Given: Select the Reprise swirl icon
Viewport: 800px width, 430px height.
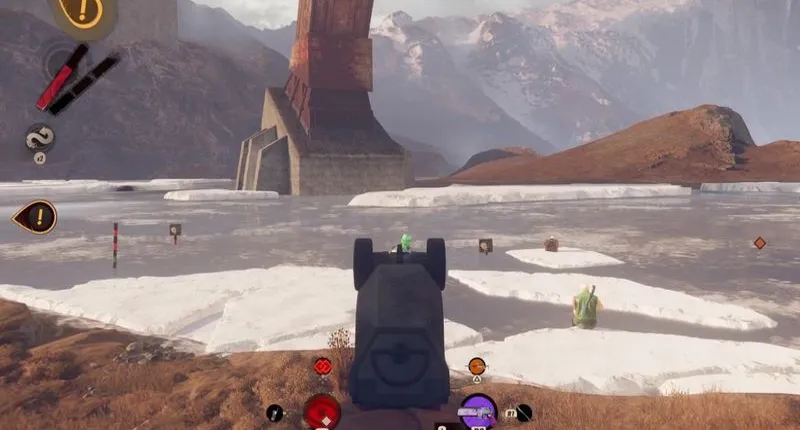Looking at the screenshot, I should (x=40, y=138).
